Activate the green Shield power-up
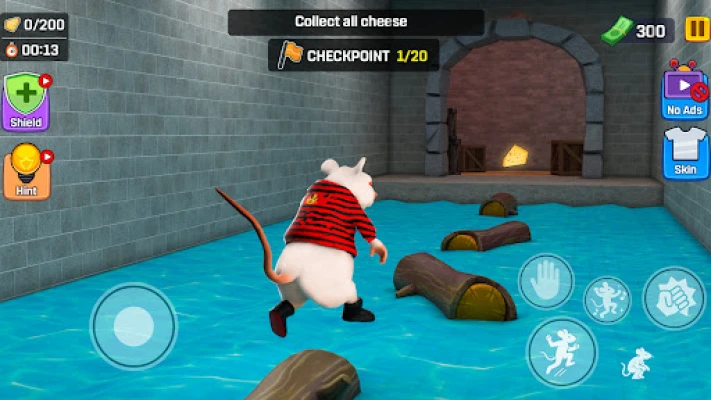The height and width of the screenshot is (400, 711). [25, 103]
